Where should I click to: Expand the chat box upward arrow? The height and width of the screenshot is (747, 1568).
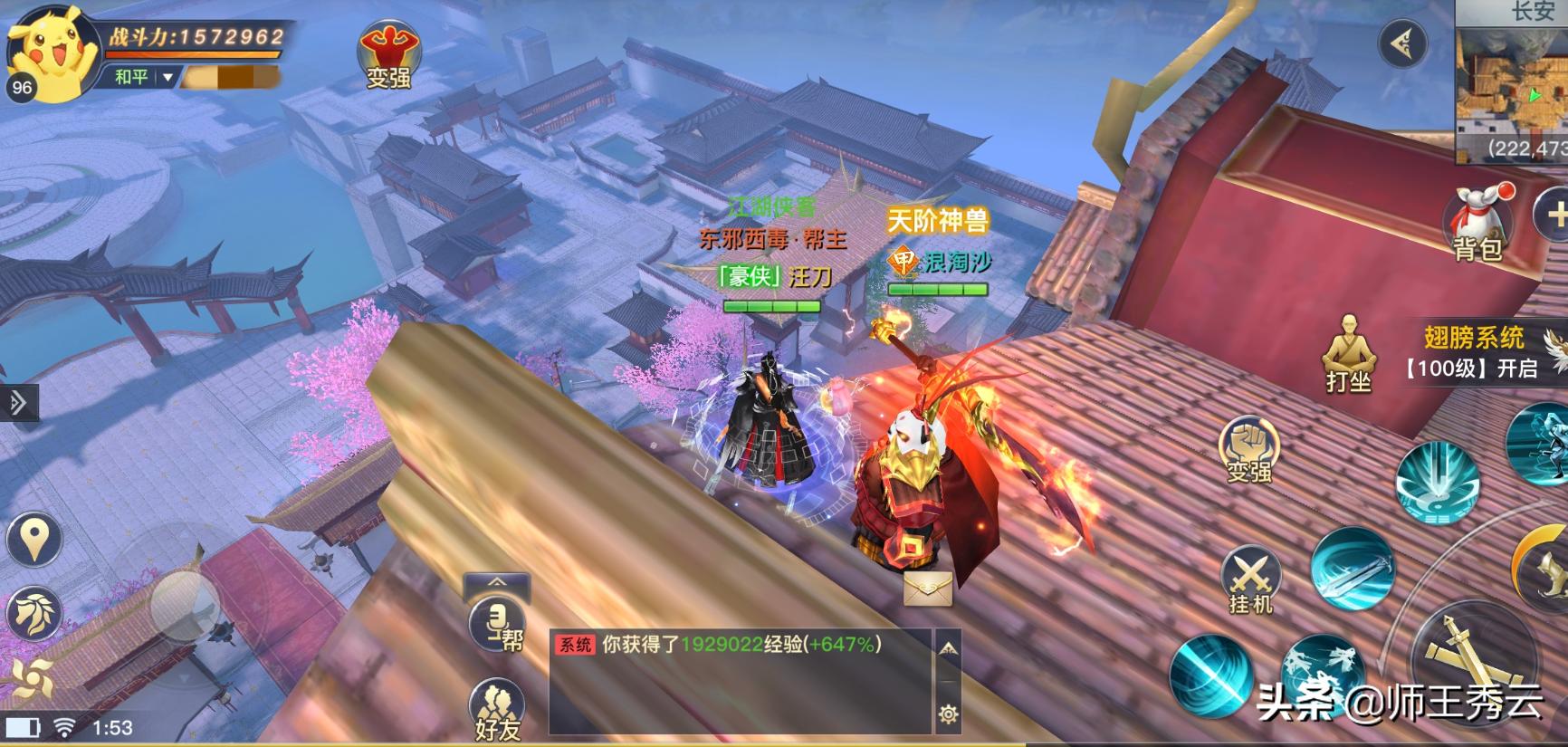pyautogui.click(x=948, y=648)
